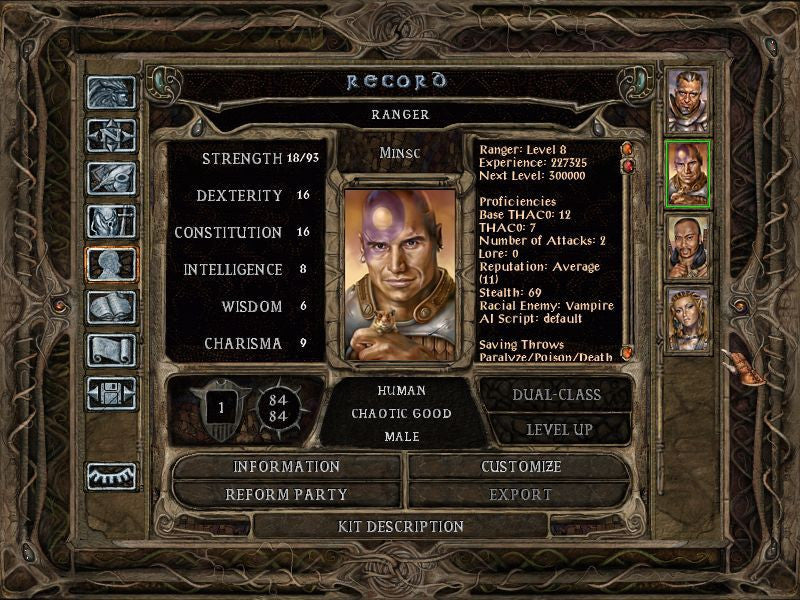Screen dimensions: 800x600
Task: Select the bearded man with dark collar portrait
Action: (688, 247)
